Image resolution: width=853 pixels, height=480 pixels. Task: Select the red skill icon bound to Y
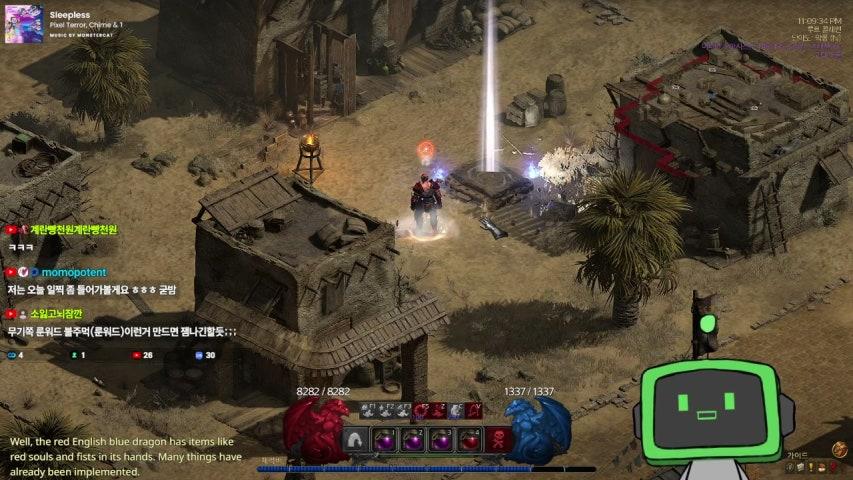point(475,410)
